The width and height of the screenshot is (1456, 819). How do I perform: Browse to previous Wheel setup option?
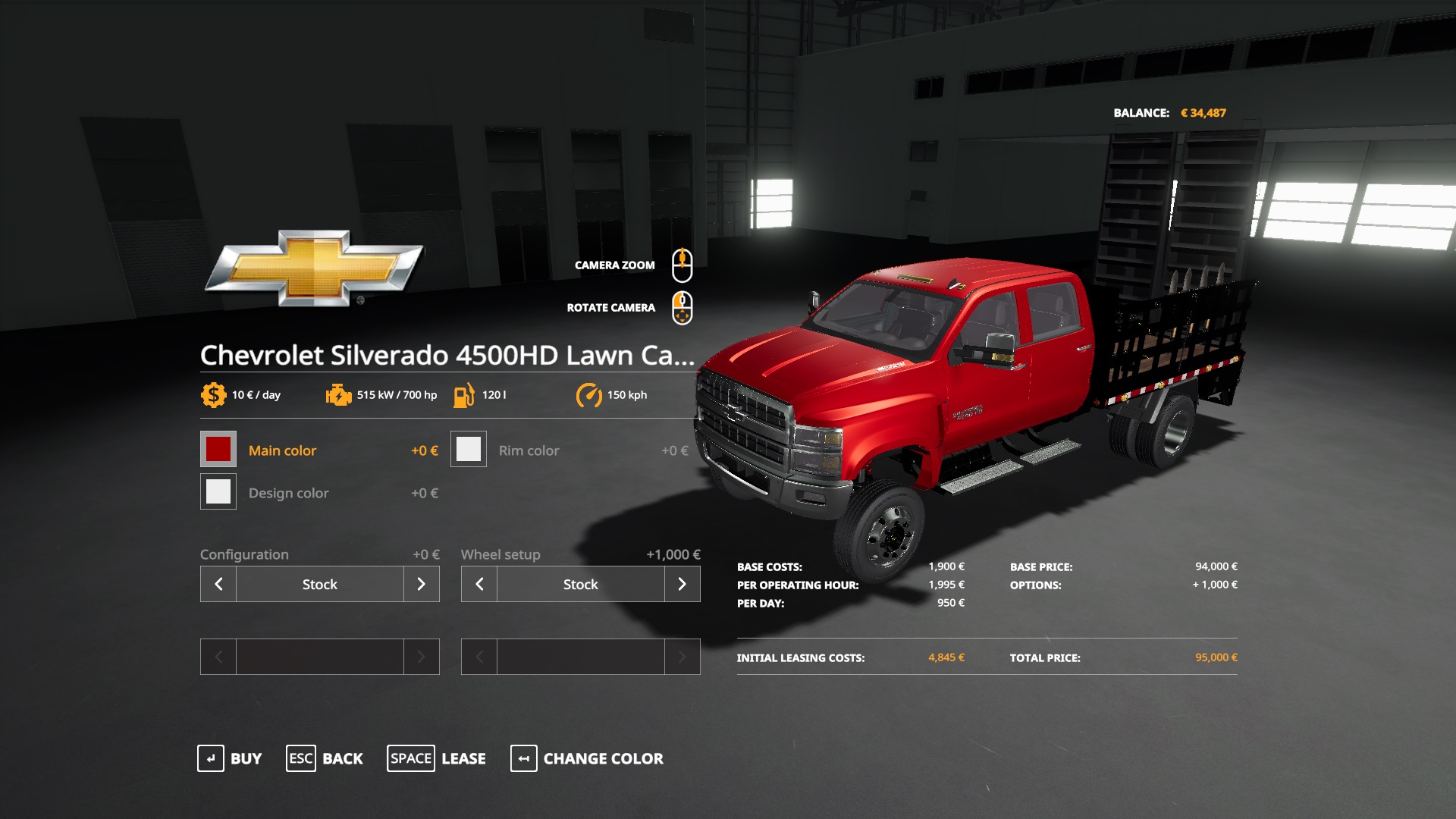(x=479, y=584)
